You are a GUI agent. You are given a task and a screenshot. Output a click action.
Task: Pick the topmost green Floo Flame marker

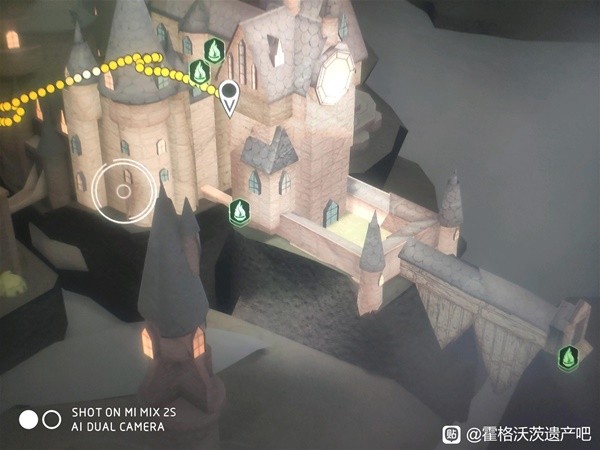click(x=213, y=49)
